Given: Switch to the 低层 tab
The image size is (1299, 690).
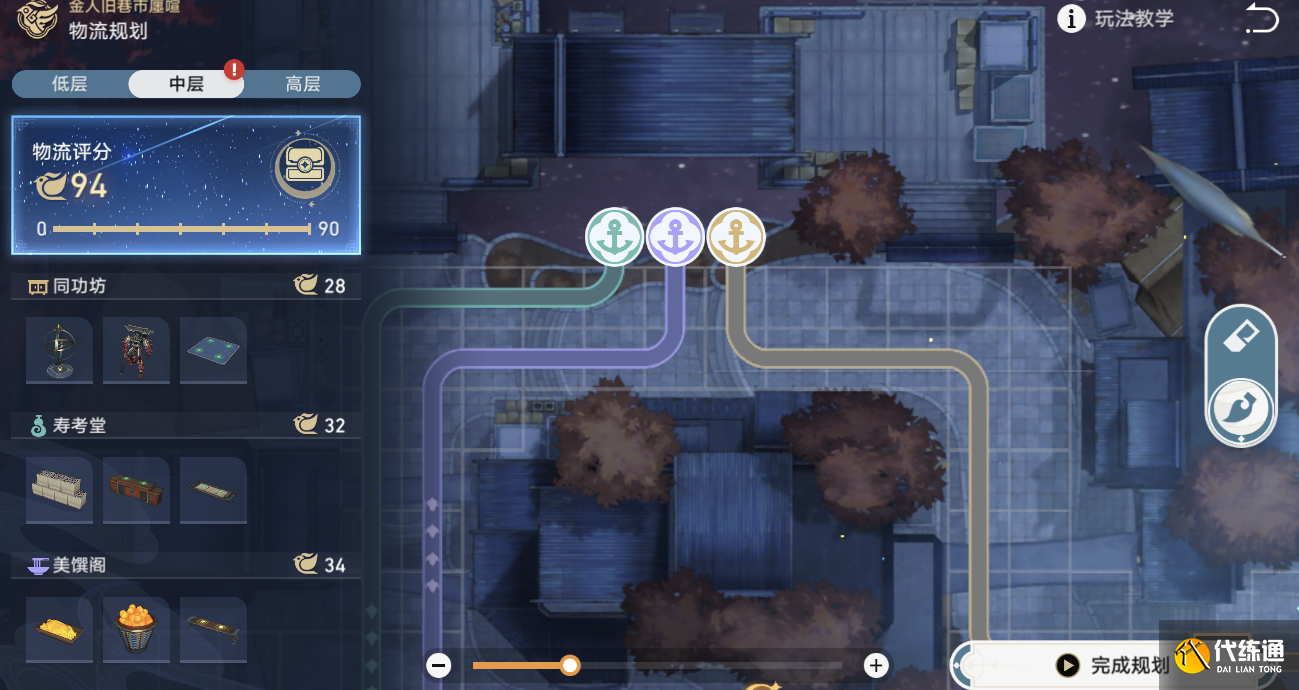Looking at the screenshot, I should 70,84.
